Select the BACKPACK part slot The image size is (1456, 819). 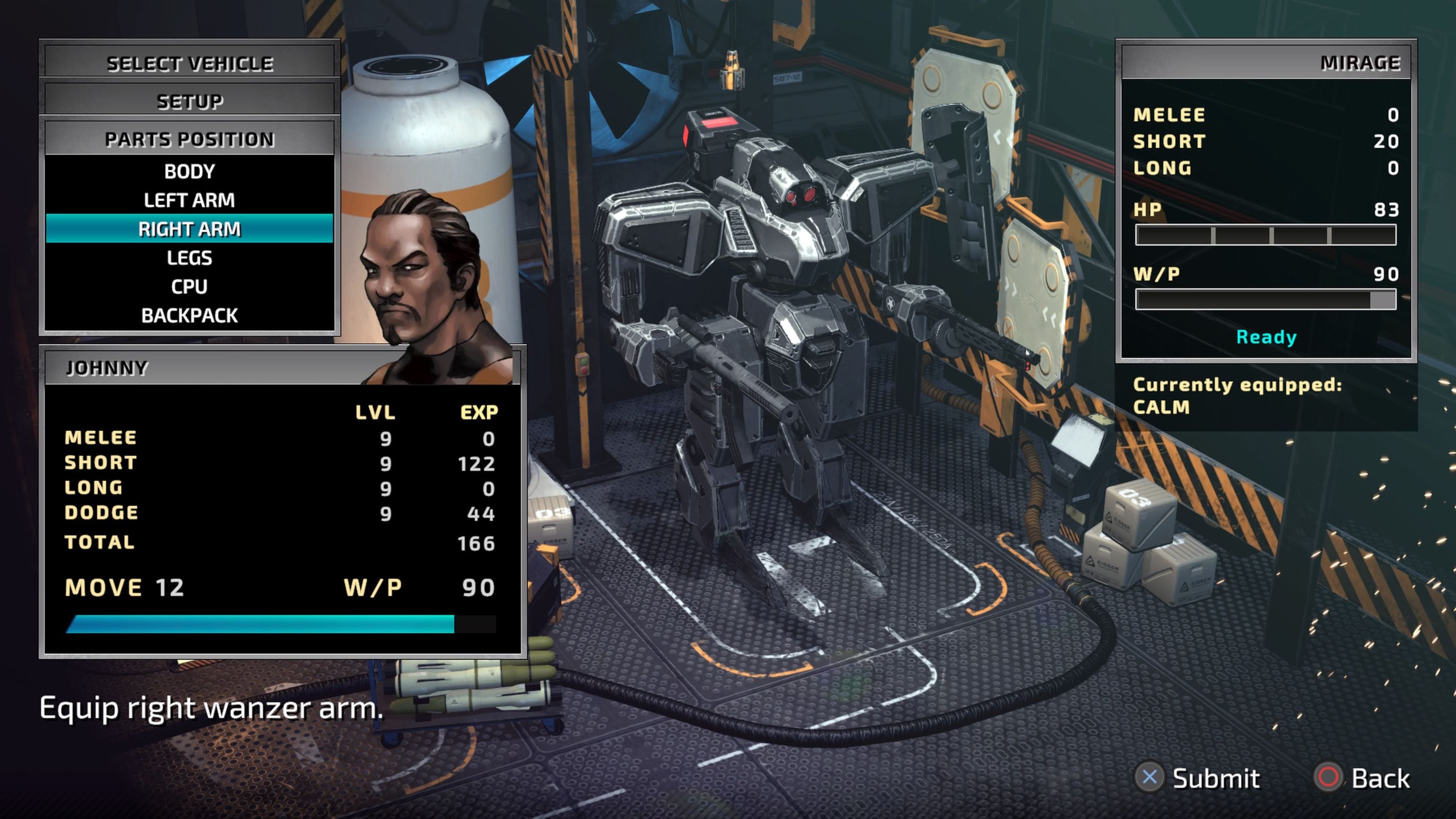click(189, 315)
